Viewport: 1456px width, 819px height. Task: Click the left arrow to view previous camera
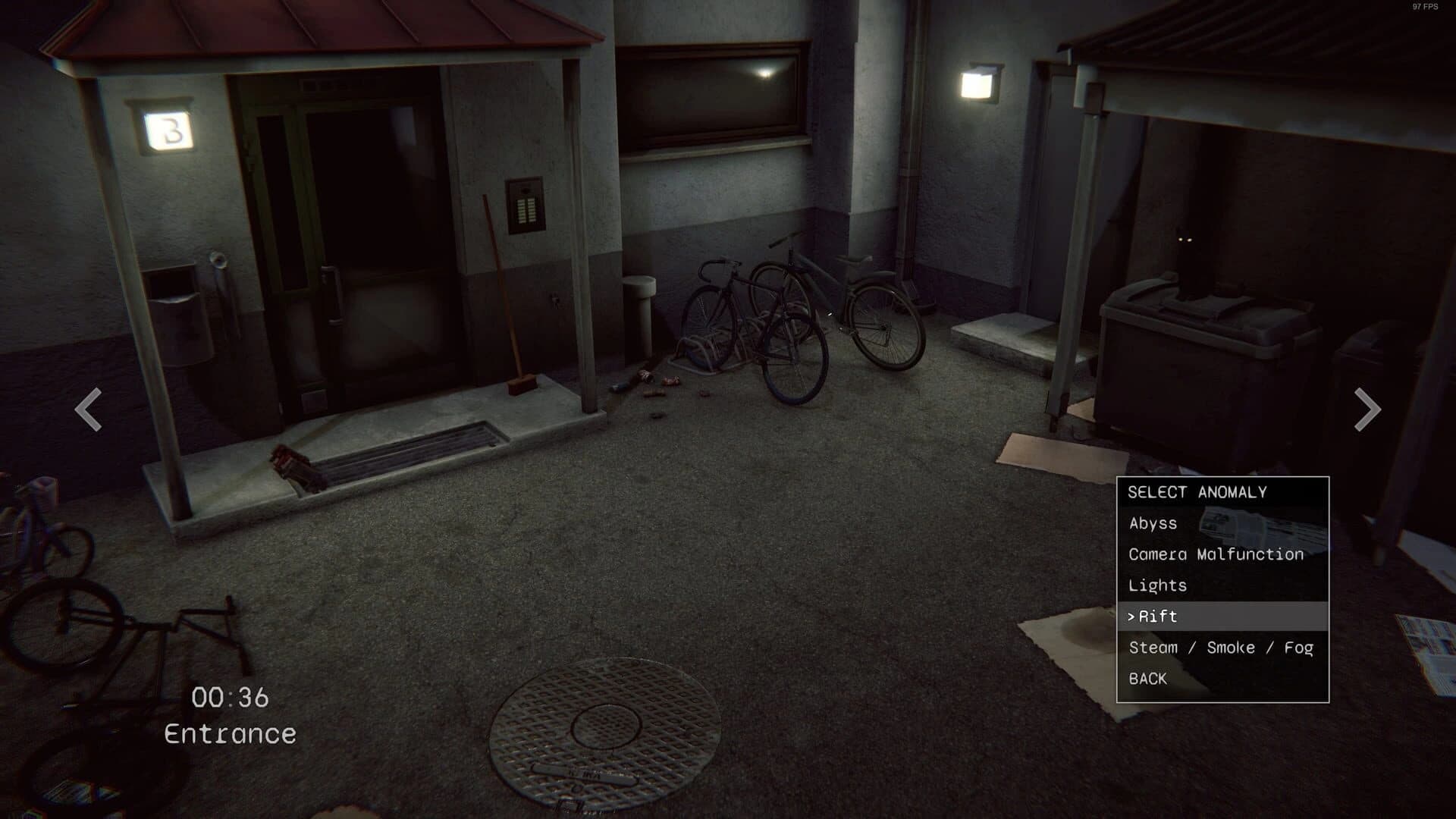point(86,410)
